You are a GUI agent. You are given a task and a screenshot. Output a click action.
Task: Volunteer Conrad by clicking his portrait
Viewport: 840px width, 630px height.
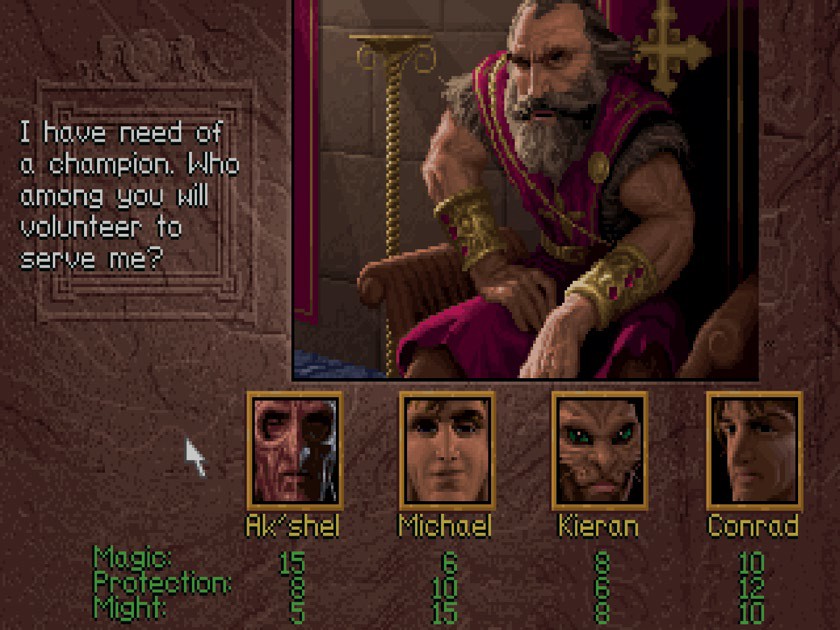pos(753,449)
